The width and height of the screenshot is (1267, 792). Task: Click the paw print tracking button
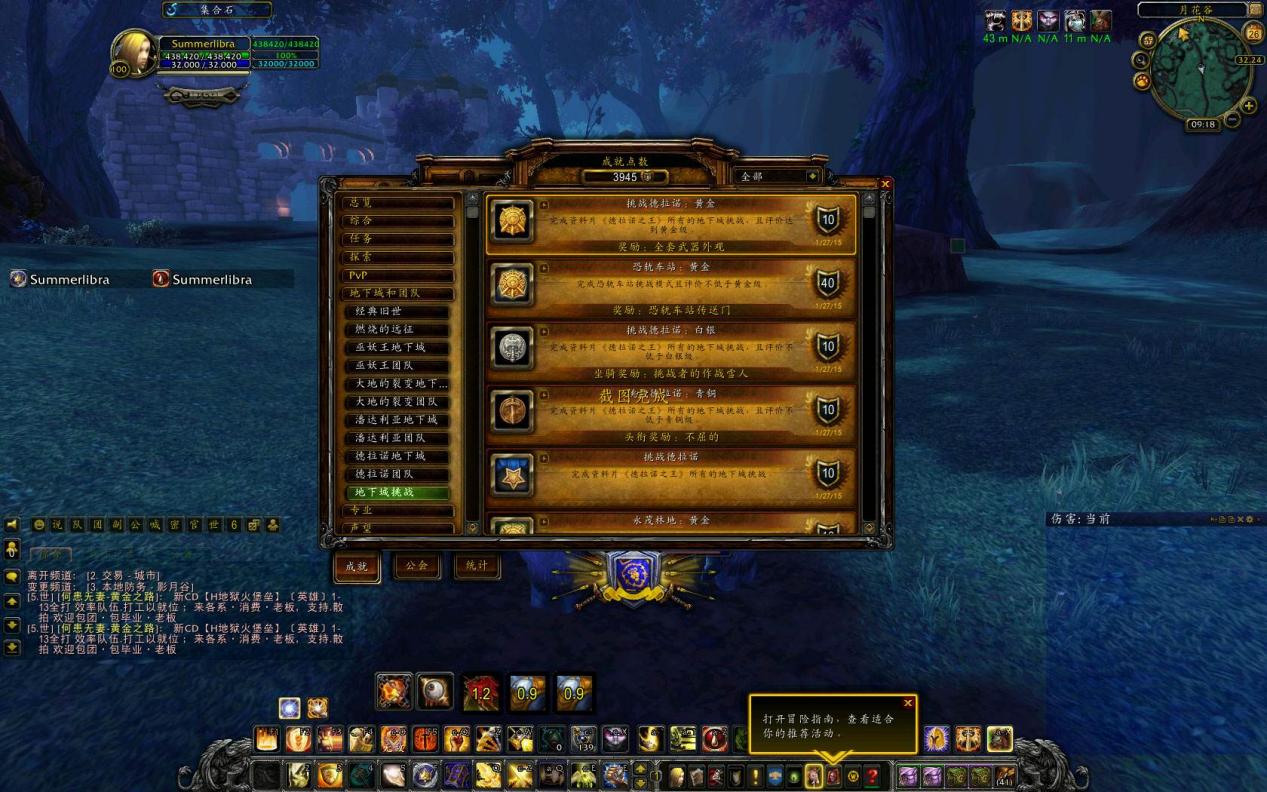1142,81
